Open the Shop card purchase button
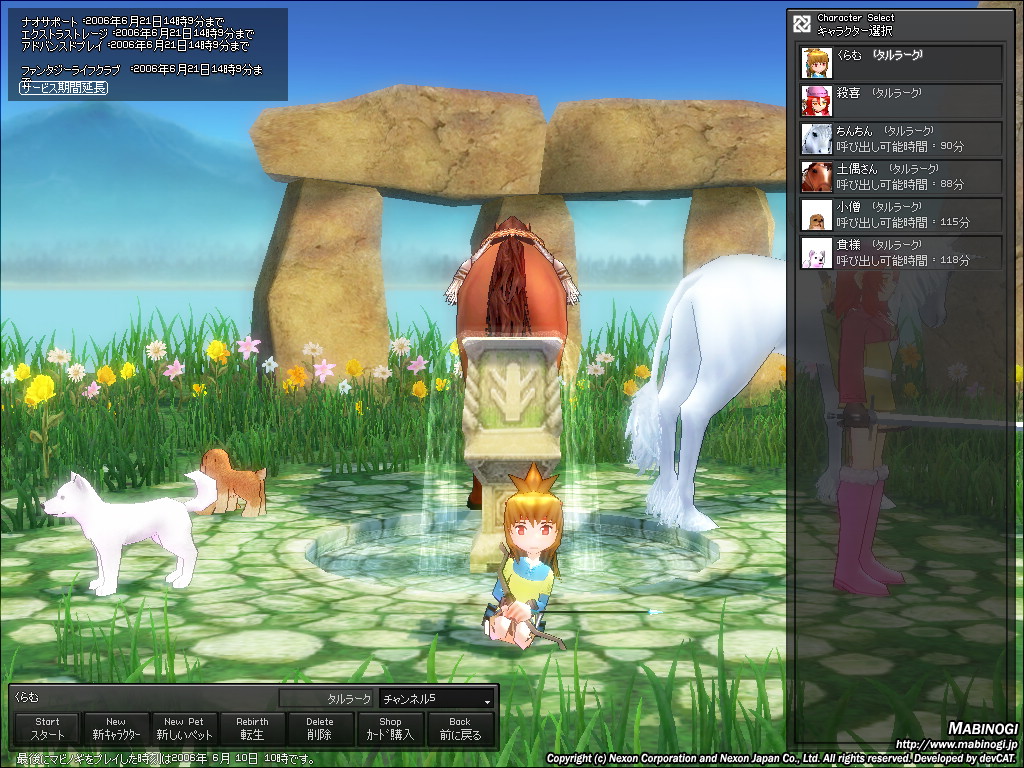 (x=390, y=728)
